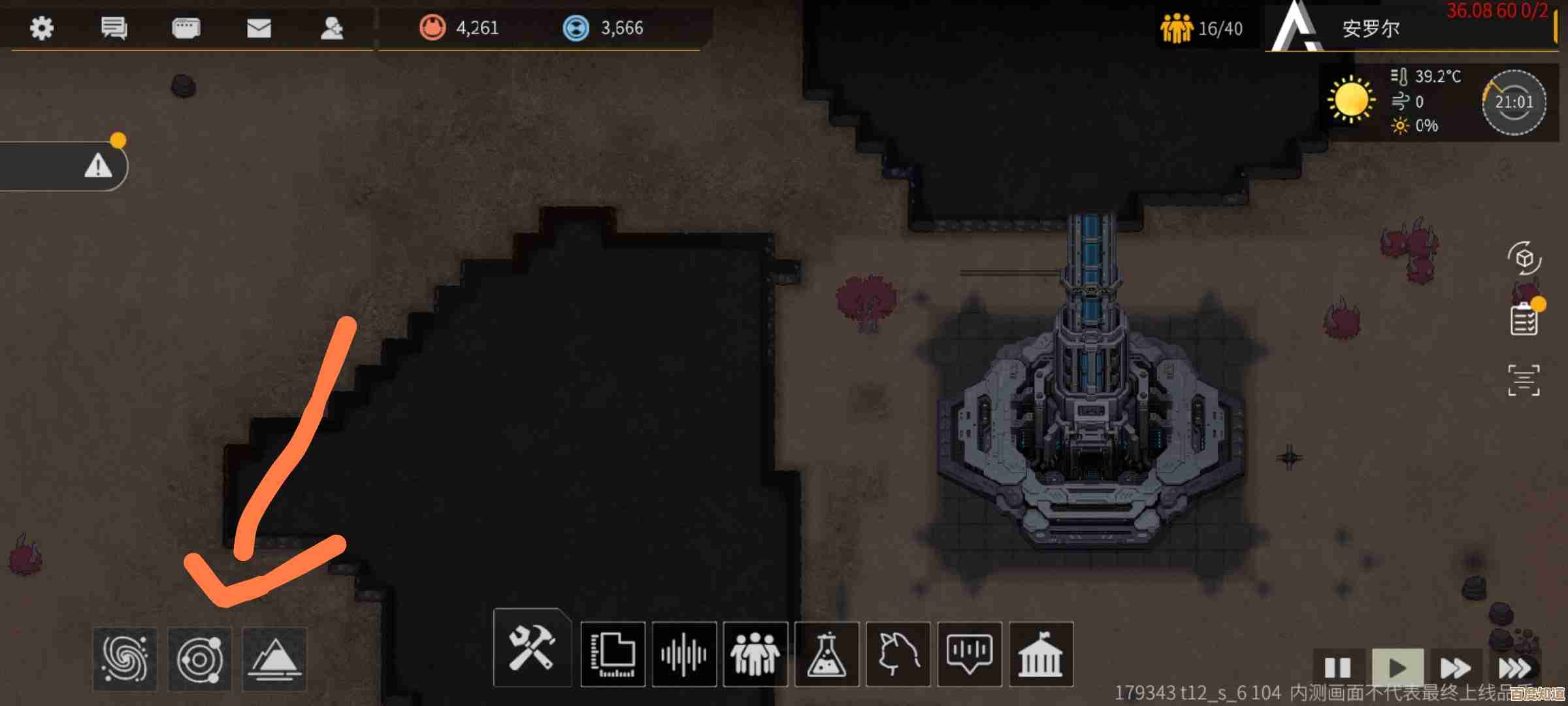Expand the warning alert notification tab

pyautogui.click(x=98, y=166)
